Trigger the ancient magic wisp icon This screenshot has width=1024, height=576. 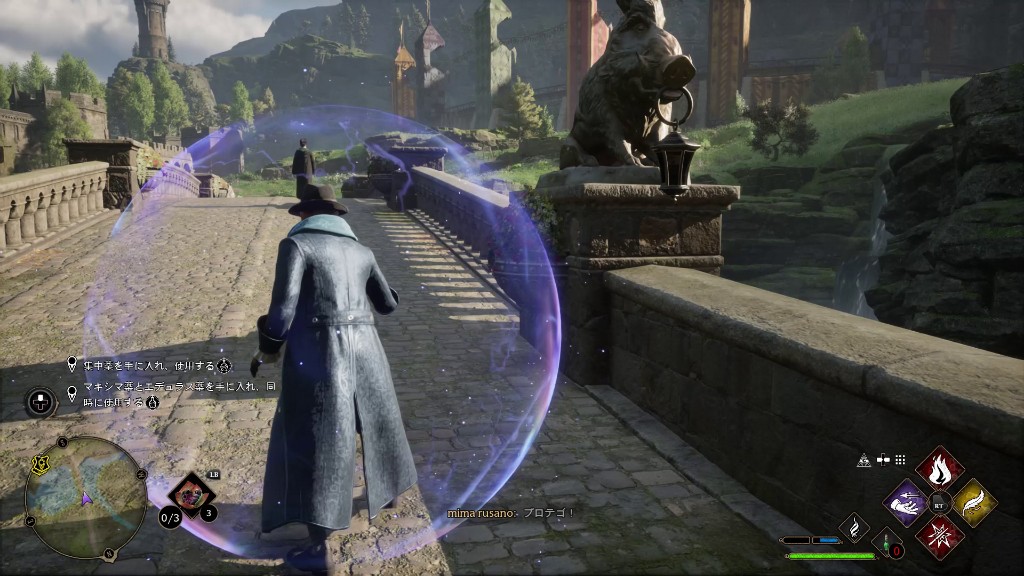(x=854, y=526)
